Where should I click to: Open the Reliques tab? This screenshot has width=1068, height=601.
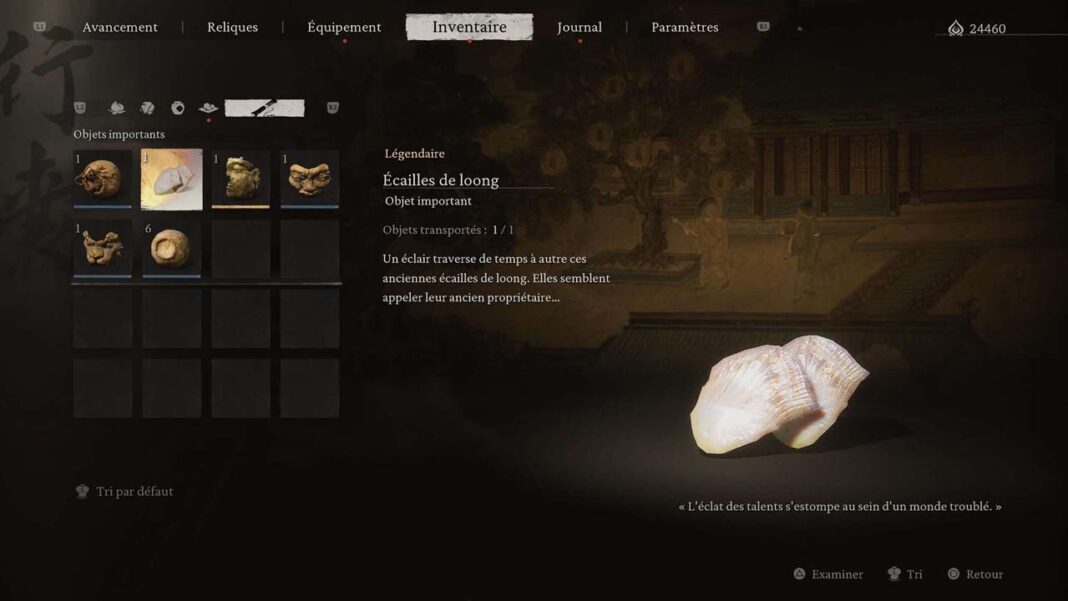[232, 27]
